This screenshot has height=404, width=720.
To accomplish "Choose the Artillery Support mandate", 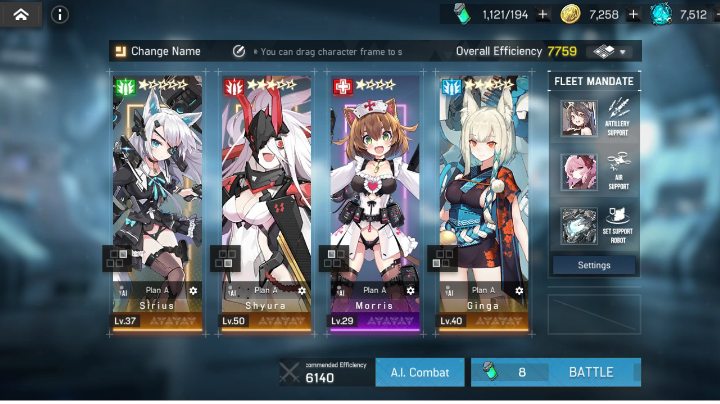I will tap(594, 118).
